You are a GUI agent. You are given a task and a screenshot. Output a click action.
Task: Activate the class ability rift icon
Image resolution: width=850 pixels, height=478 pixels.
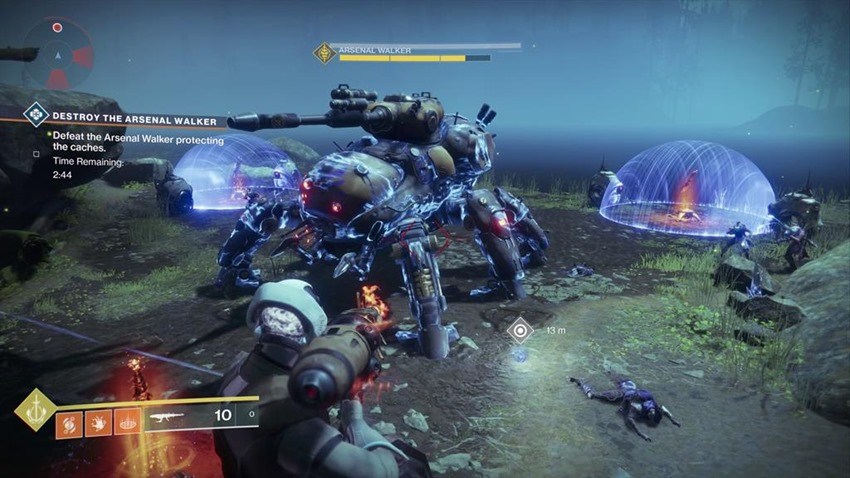click(x=126, y=421)
